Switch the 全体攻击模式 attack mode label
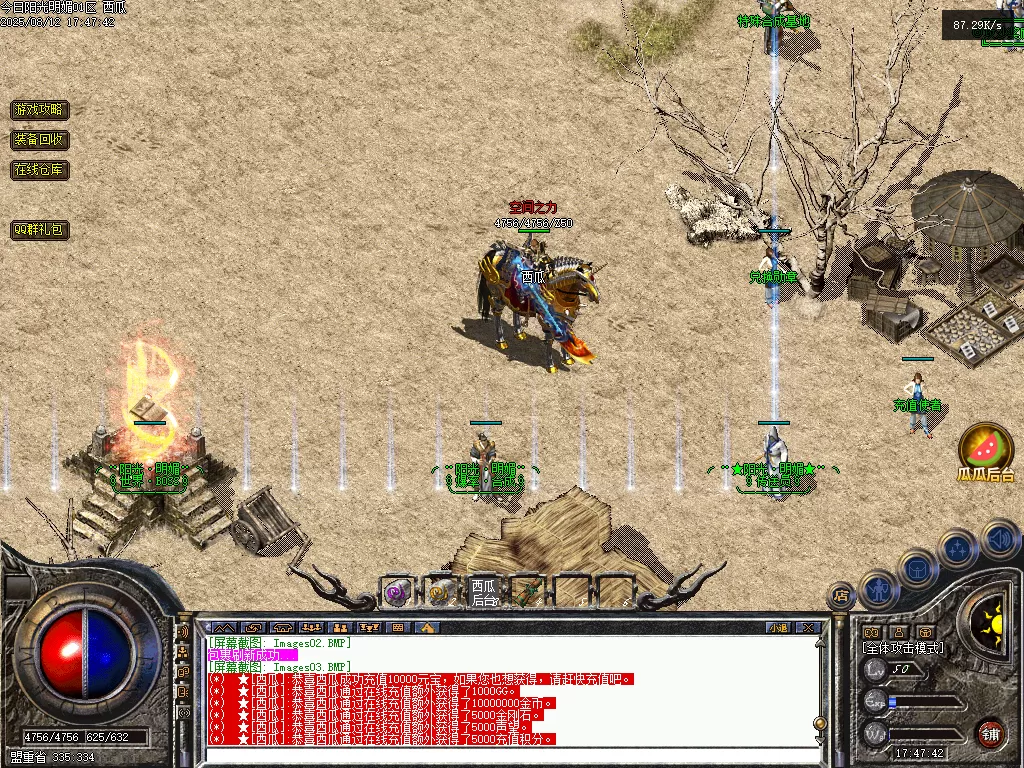The width and height of the screenshot is (1024, 768). [x=903, y=648]
